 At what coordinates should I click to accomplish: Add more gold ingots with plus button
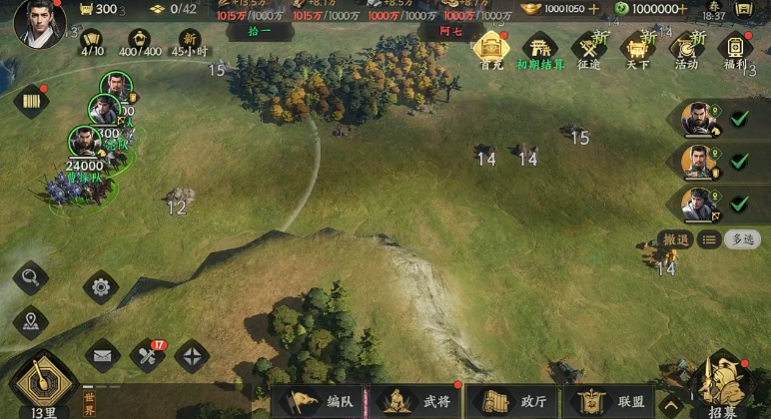594,9
